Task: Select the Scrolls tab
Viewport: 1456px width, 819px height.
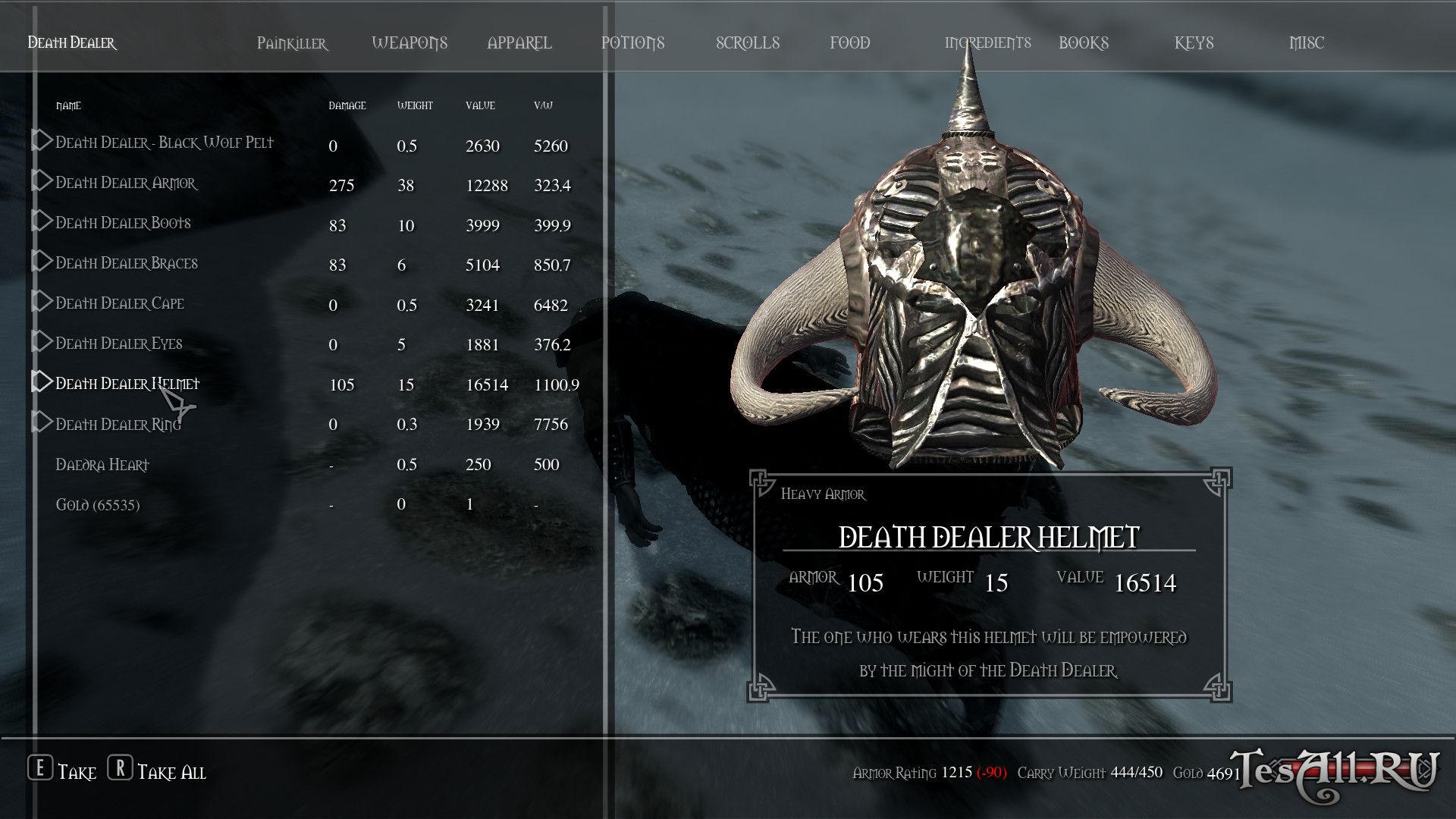Action: click(748, 43)
